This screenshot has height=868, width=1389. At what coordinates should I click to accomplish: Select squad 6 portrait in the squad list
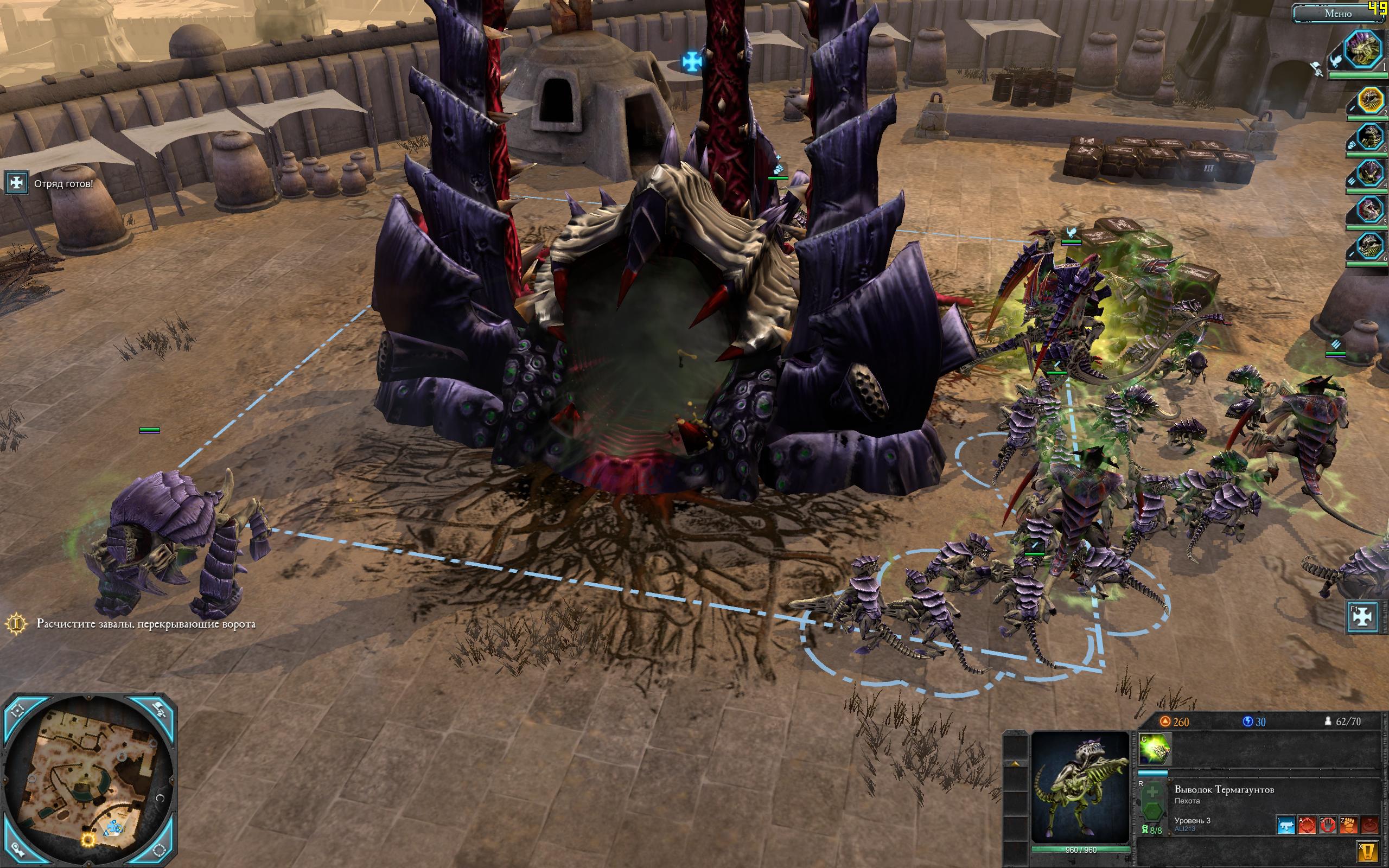click(1371, 246)
